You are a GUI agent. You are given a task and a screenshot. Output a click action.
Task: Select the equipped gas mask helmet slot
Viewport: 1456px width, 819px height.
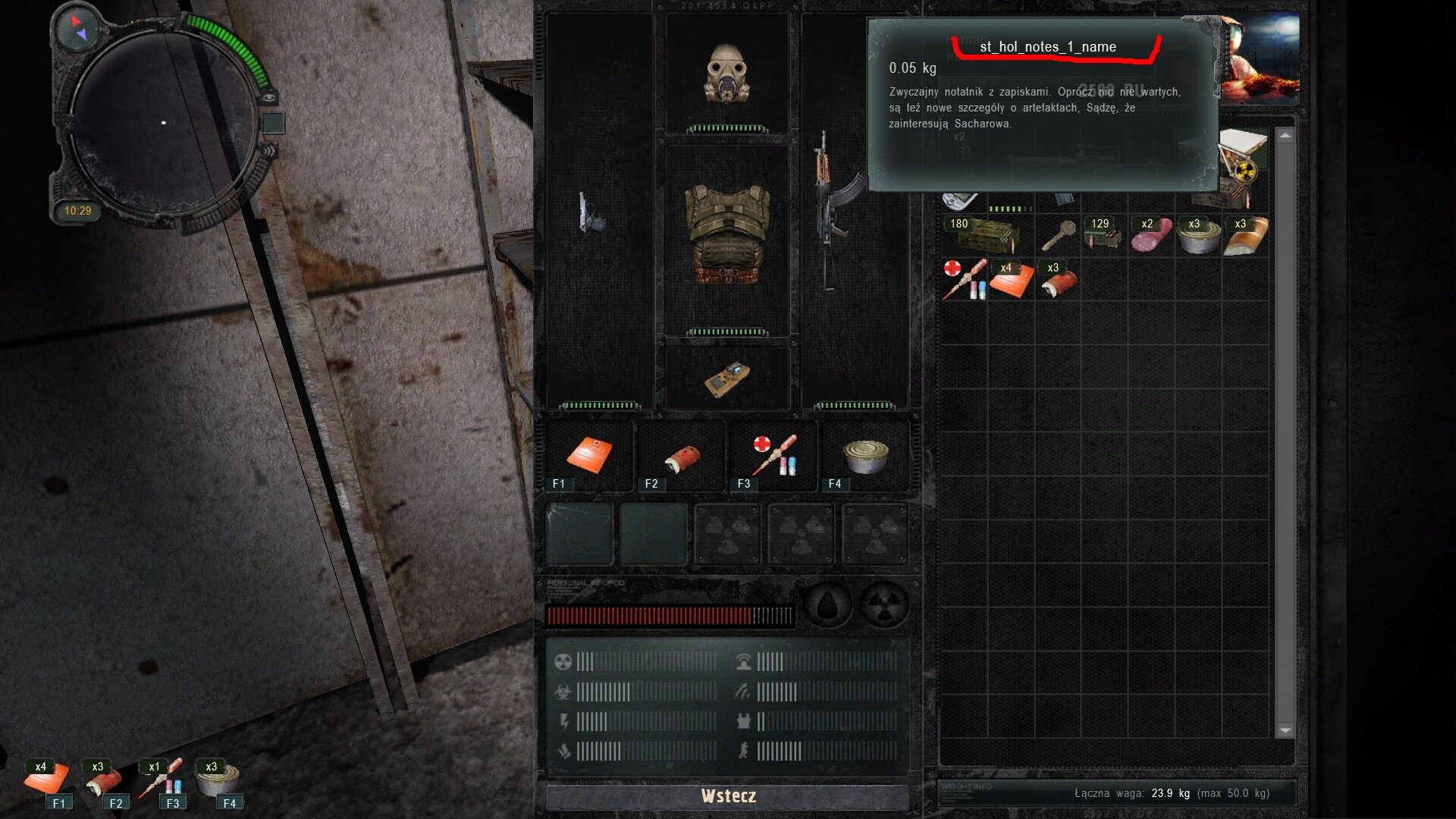coord(727,74)
